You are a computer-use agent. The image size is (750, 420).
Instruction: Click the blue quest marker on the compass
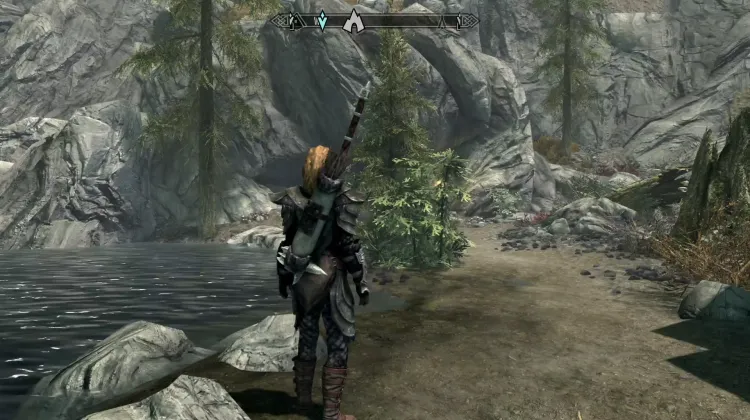[x=322, y=20]
